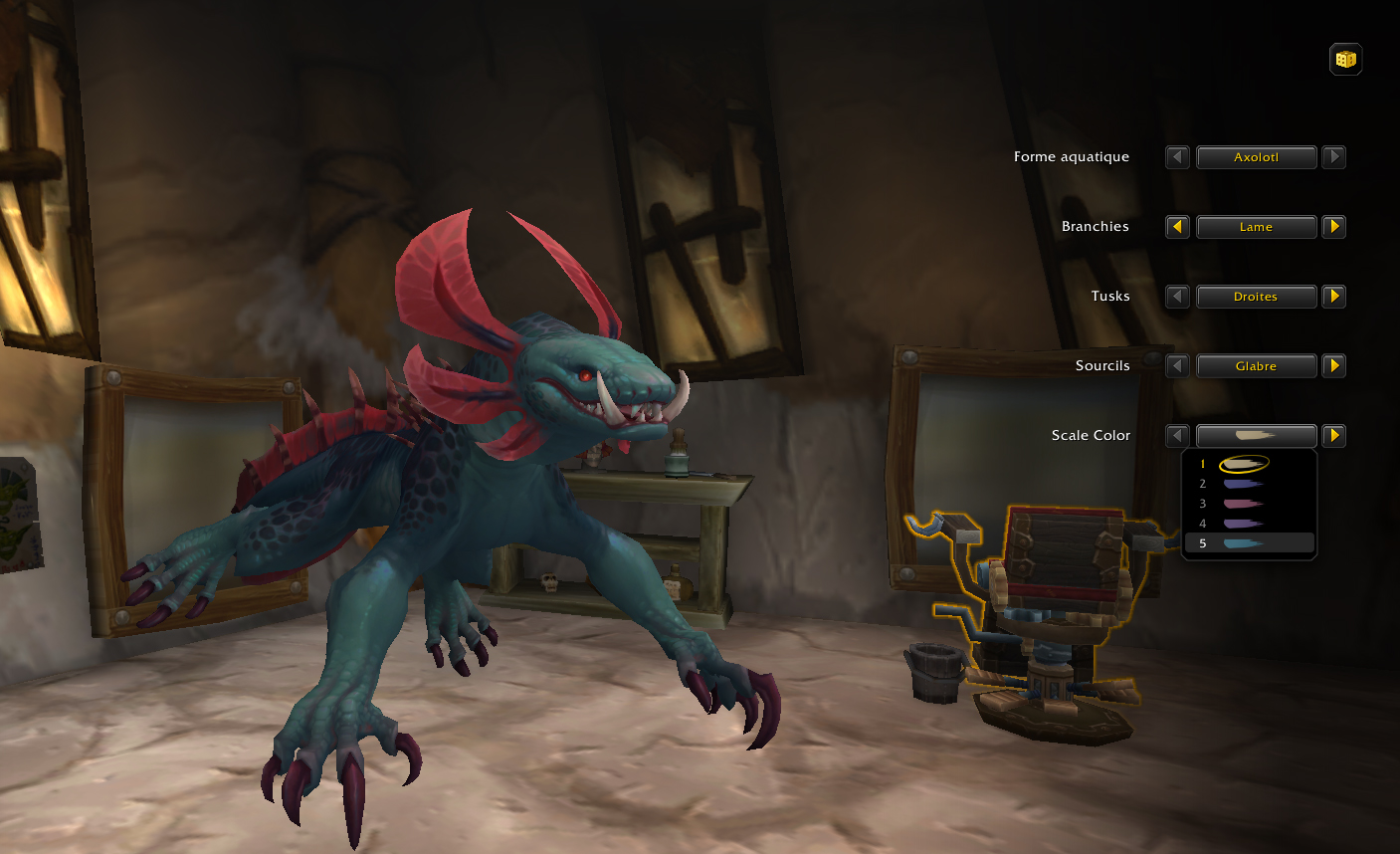Viewport: 1400px width, 854px height.
Task: Open the Forme aquatique Axolotl dropdown
Action: click(1256, 157)
